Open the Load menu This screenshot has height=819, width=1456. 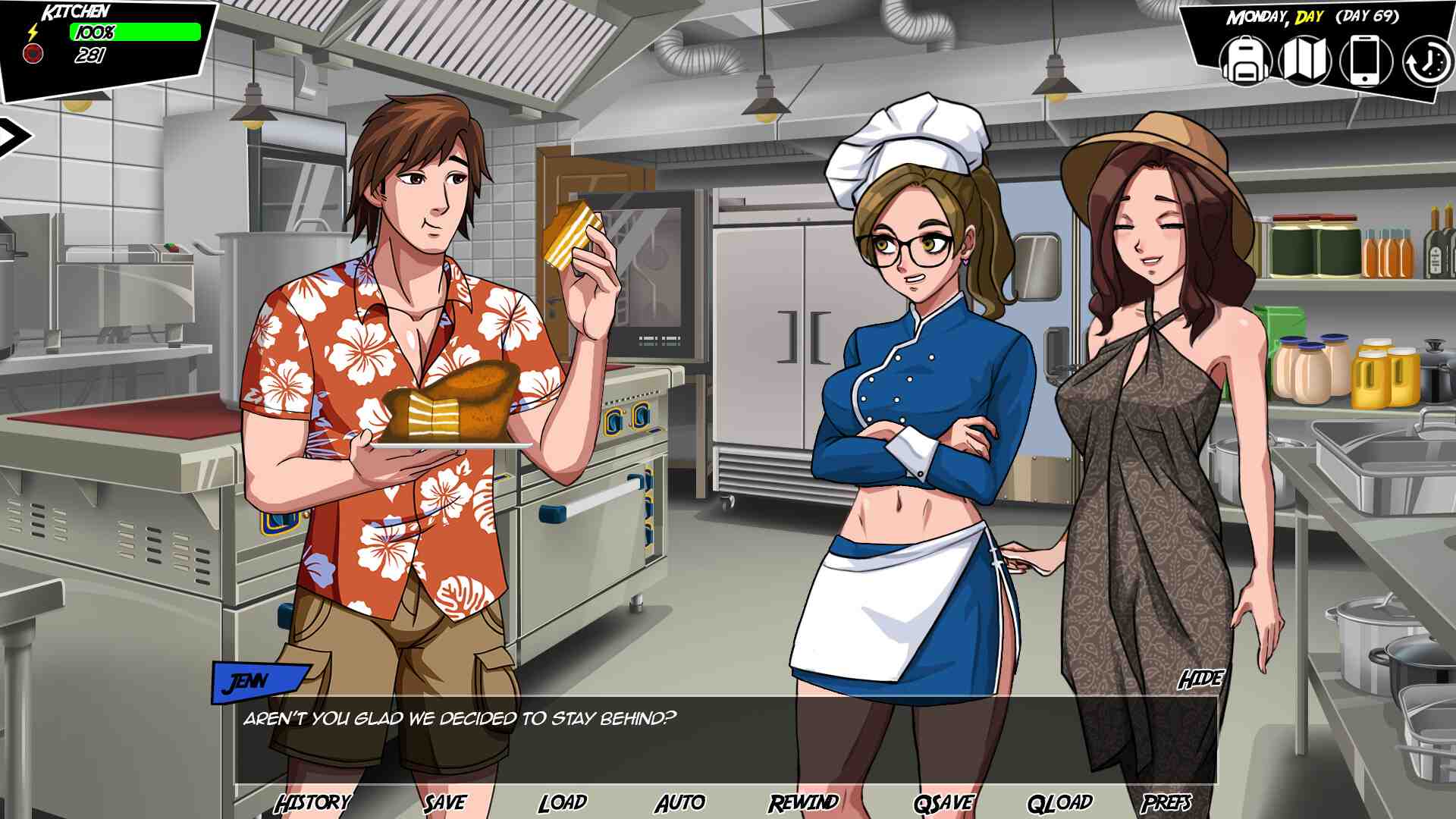[x=562, y=802]
